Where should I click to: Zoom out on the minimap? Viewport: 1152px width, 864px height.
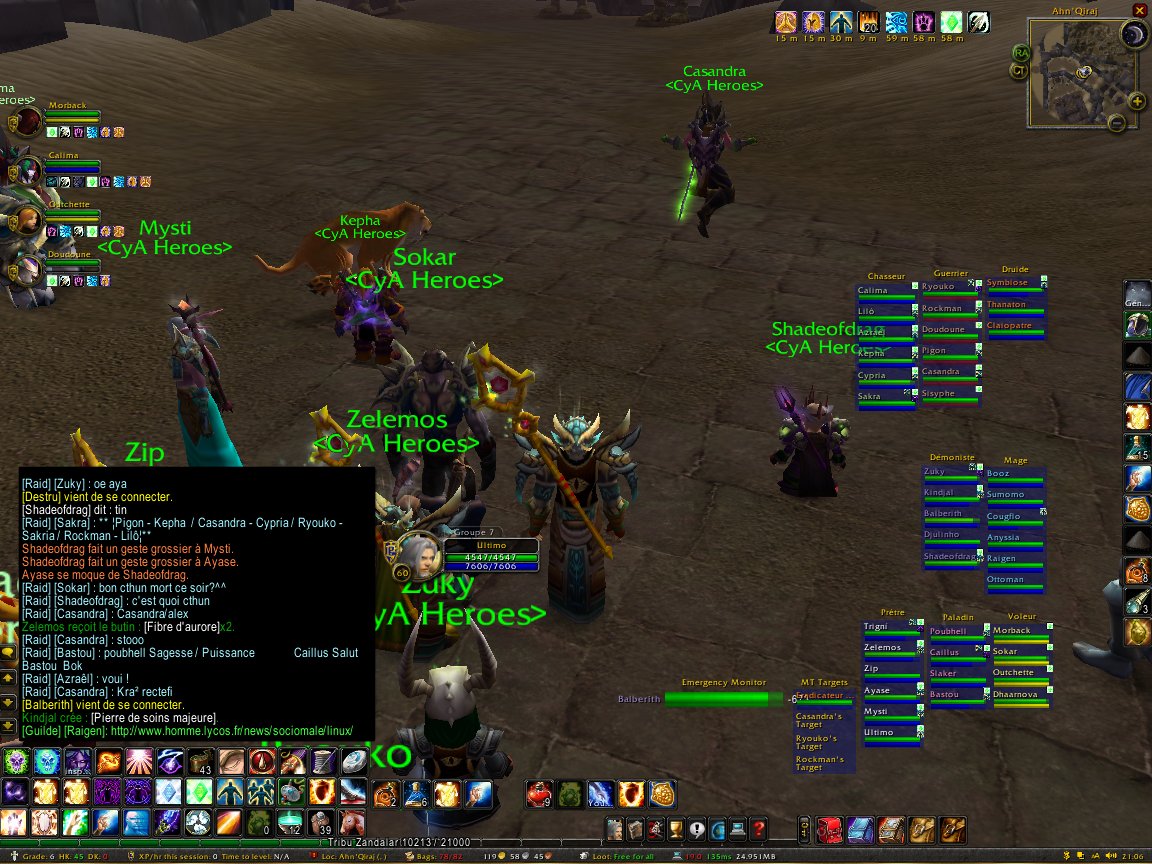pos(1117,123)
